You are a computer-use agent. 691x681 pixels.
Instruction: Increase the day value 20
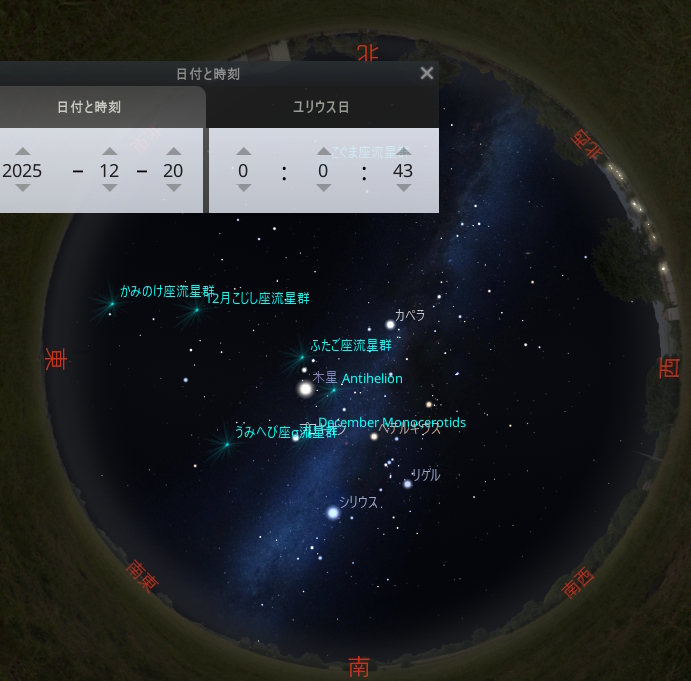click(173, 151)
